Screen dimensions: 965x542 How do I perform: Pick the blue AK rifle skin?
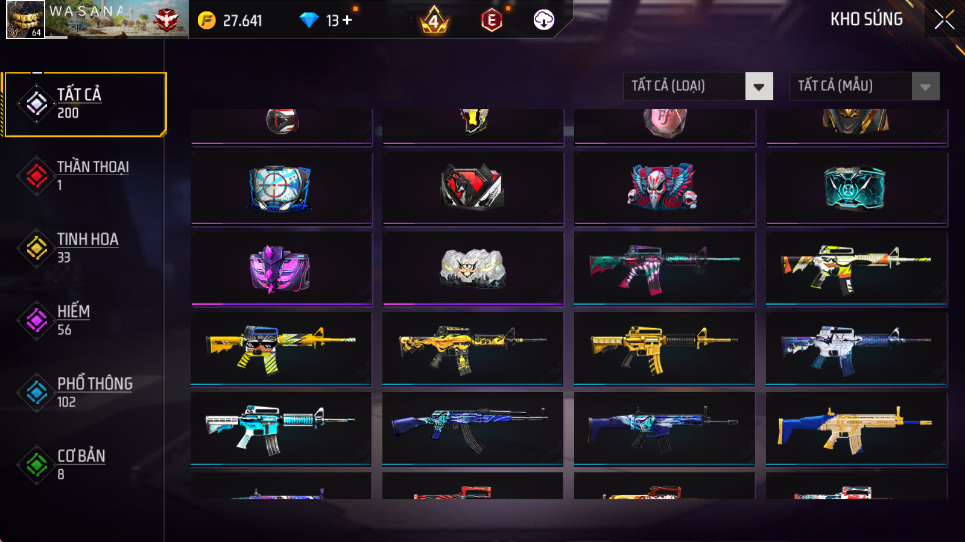[x=472, y=427]
